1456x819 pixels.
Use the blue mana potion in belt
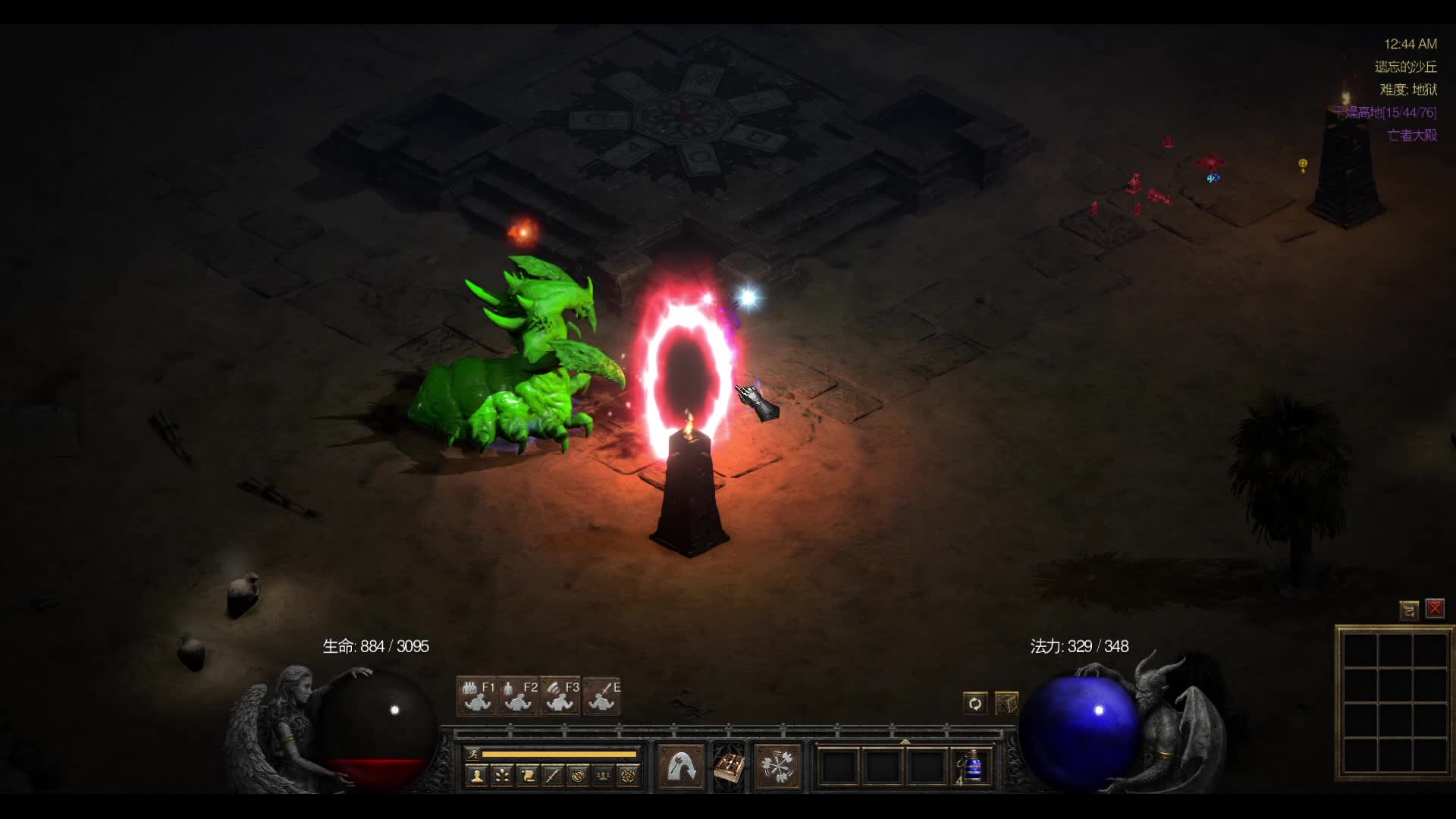pos(971,767)
